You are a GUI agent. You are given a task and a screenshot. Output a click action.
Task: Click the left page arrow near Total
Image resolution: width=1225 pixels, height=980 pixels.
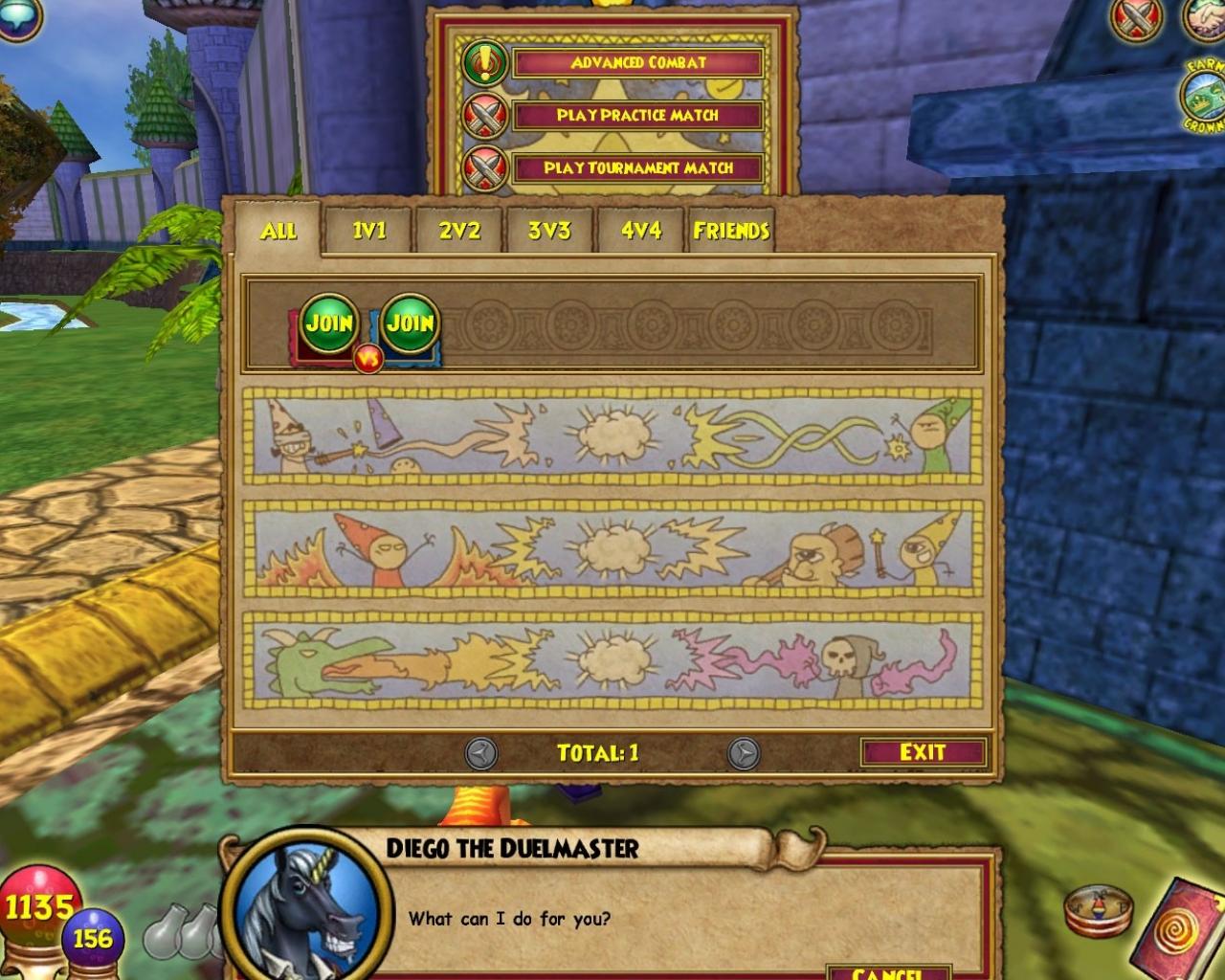point(479,753)
